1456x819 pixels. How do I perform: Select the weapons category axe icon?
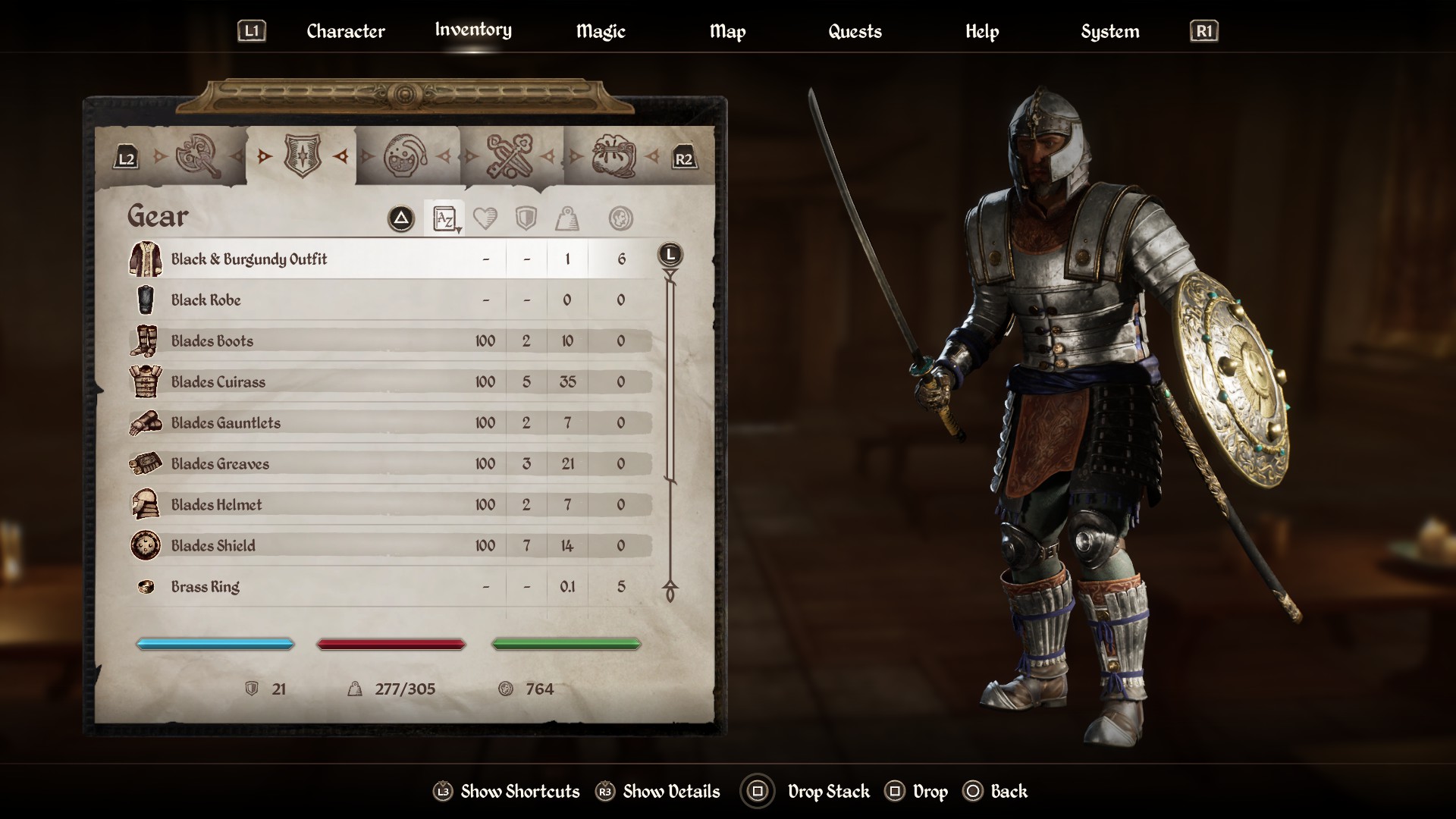(197, 156)
